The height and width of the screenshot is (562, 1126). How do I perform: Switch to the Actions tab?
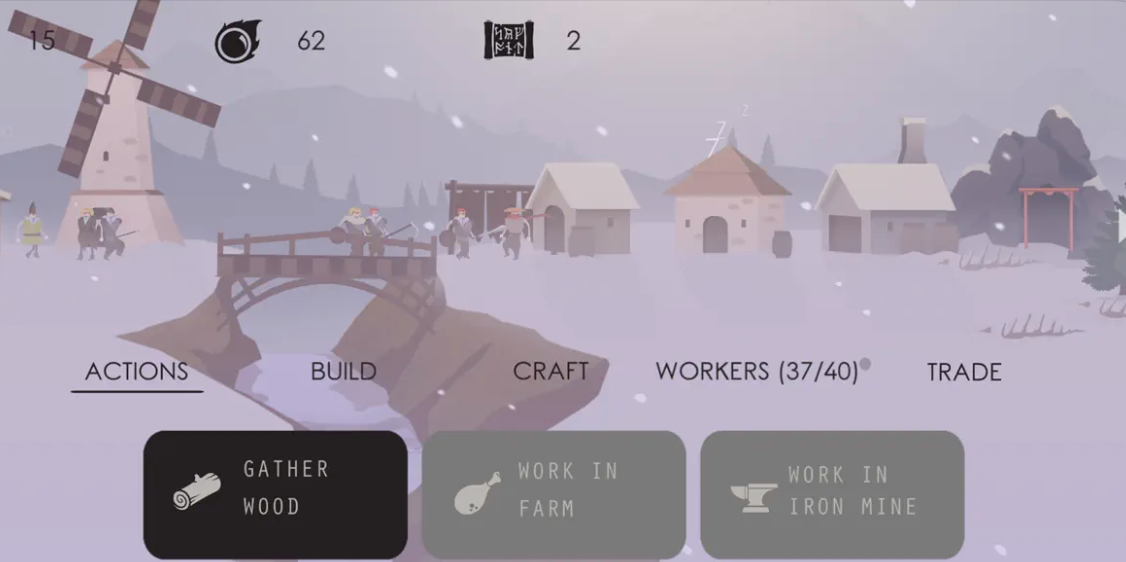point(137,372)
